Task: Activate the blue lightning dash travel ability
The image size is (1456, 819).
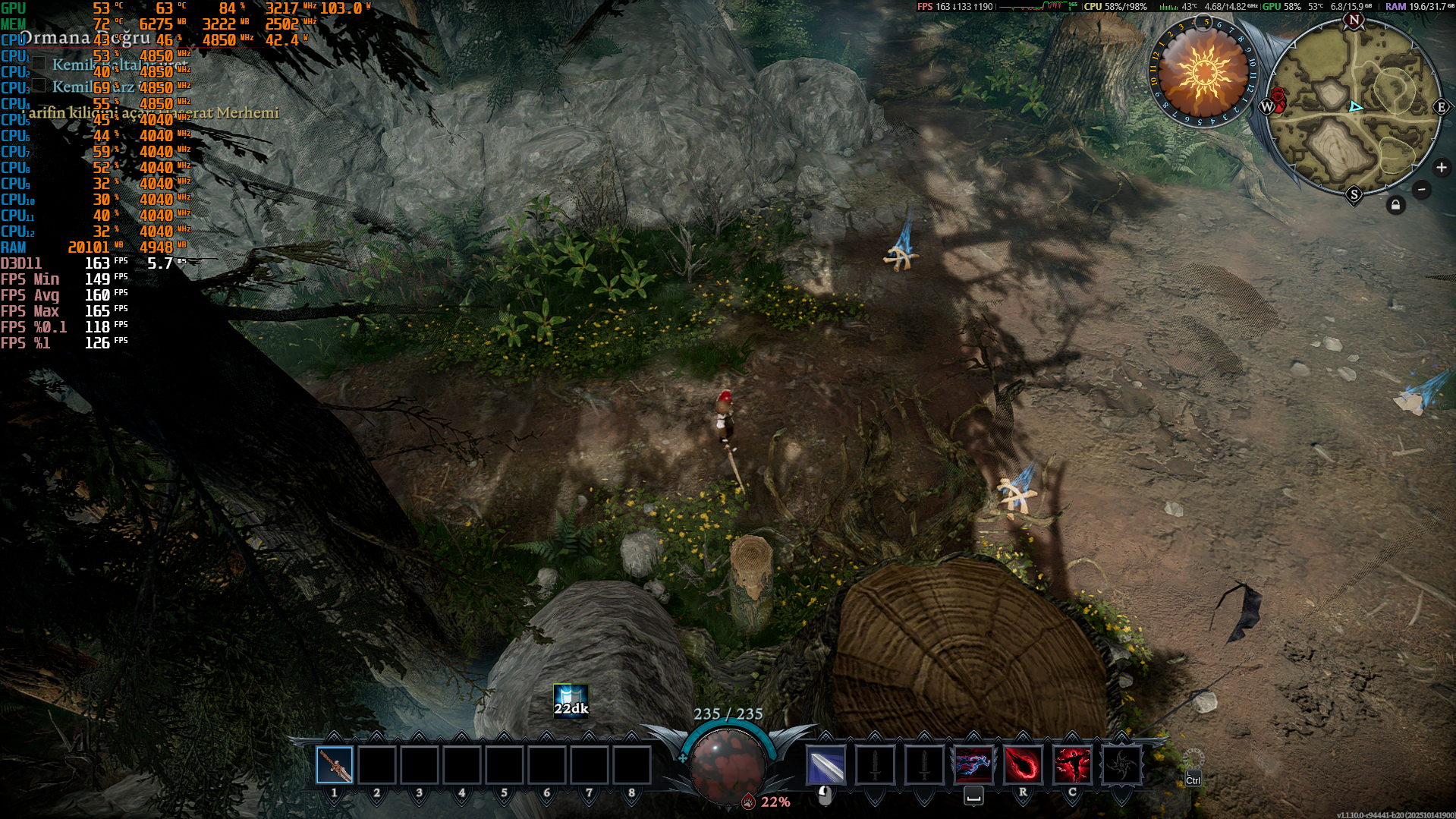Action: pos(973,765)
